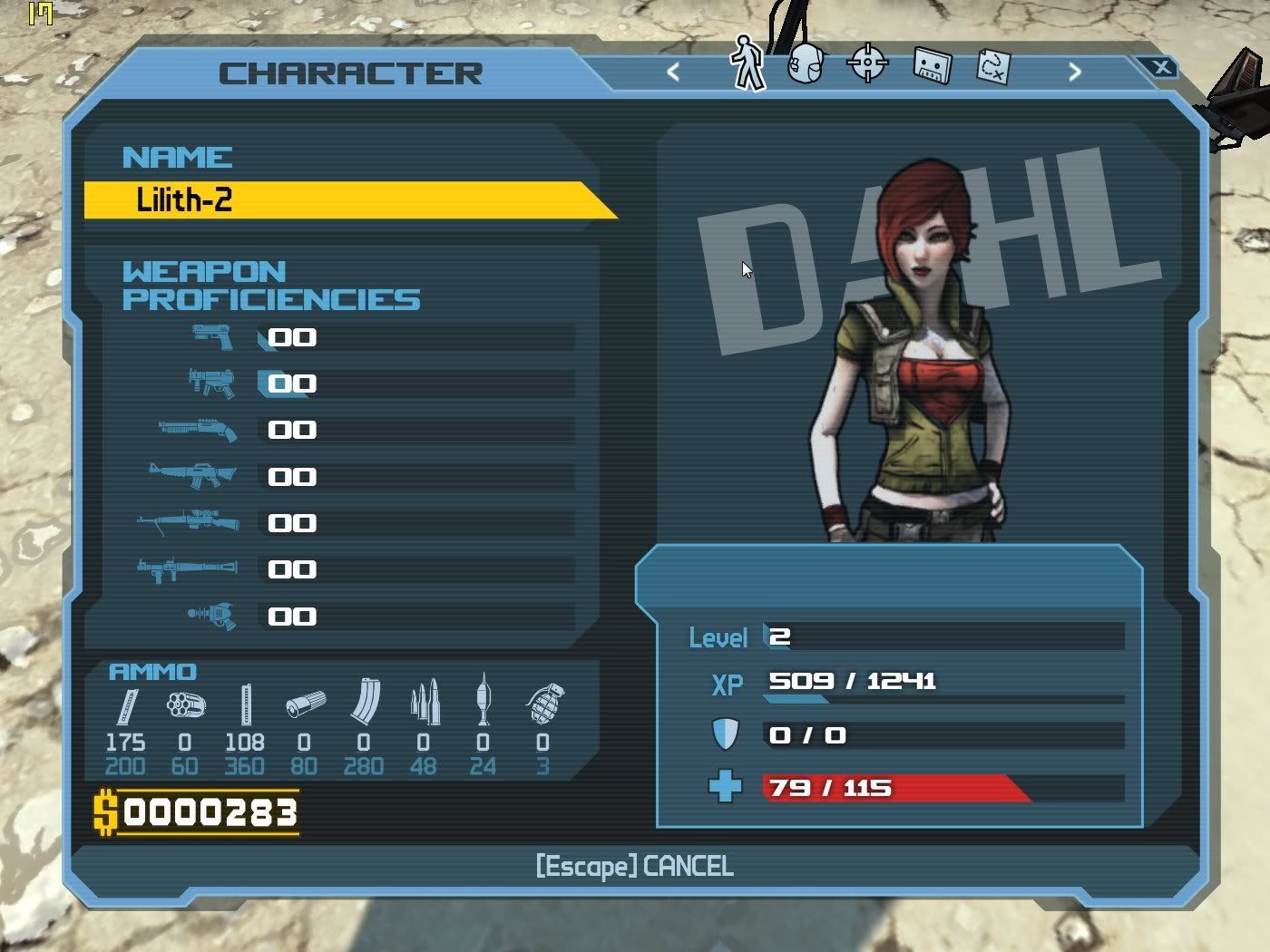Select the walking figure Character tab
Image resolution: width=1270 pixels, height=952 pixels.
[747, 63]
